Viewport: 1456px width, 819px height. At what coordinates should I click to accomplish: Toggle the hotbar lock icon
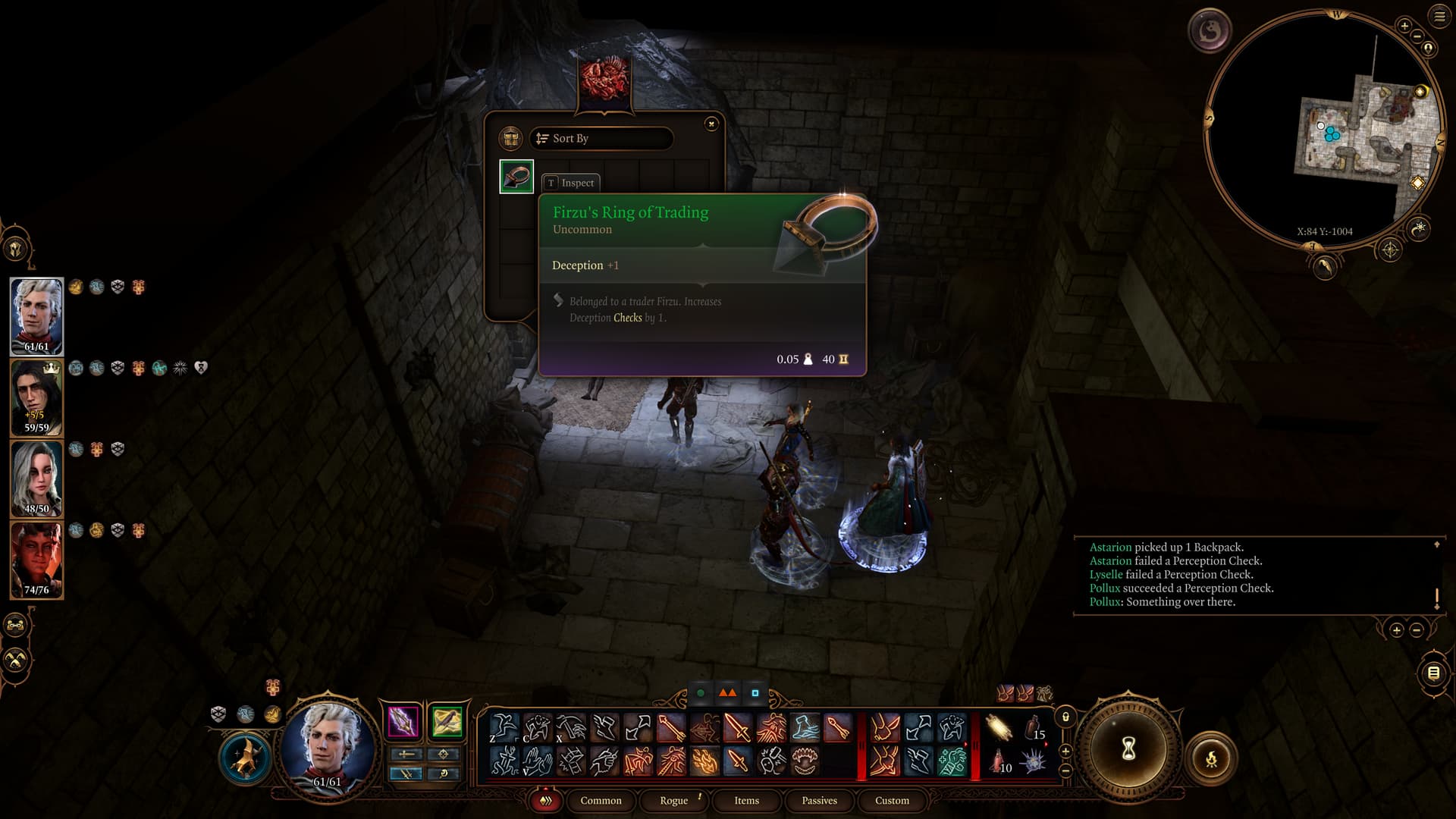pos(1065,717)
